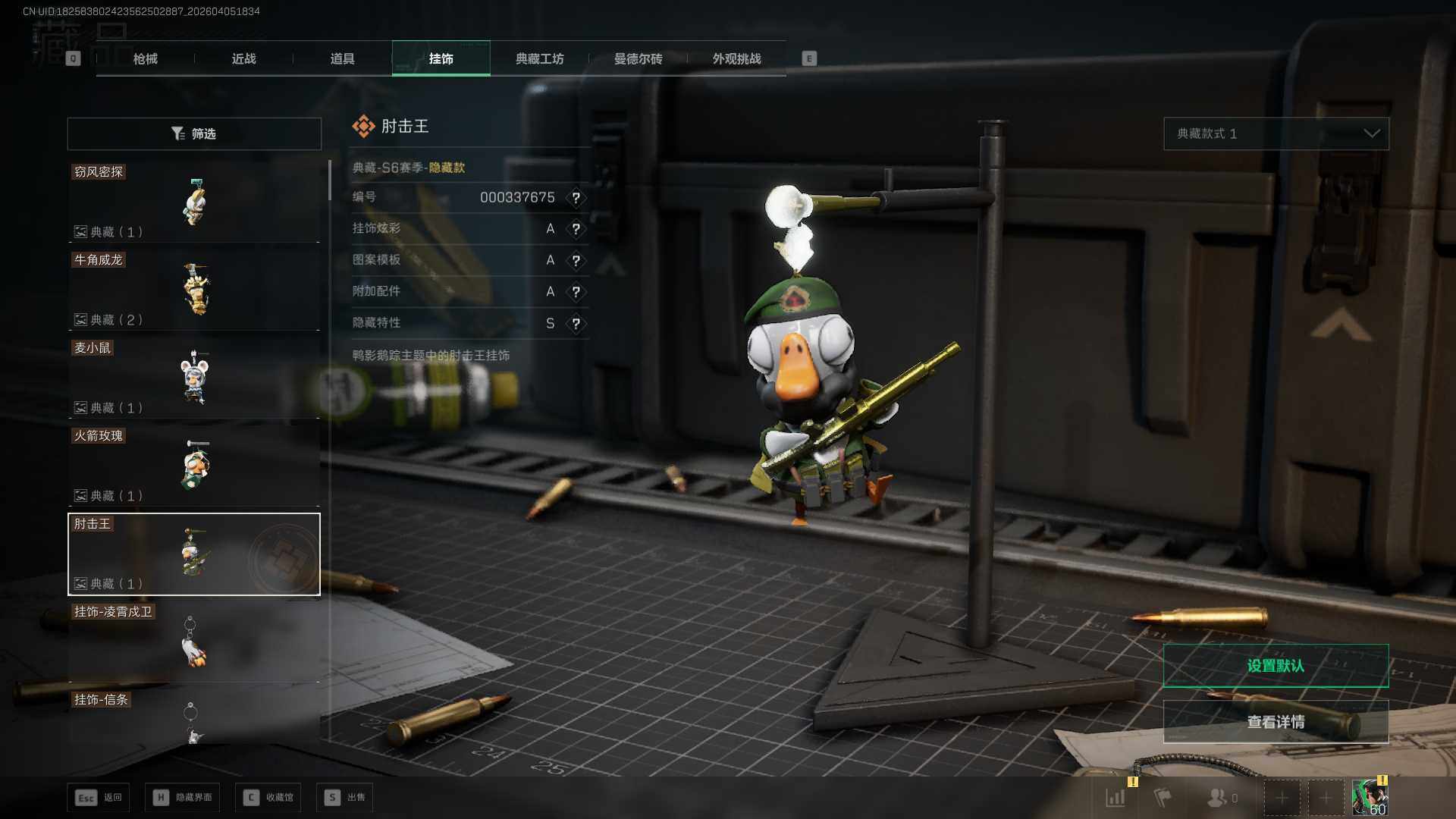The image size is (1456, 819).
Task: Select the 麦小鼠 charm entry
Action: pos(194,378)
